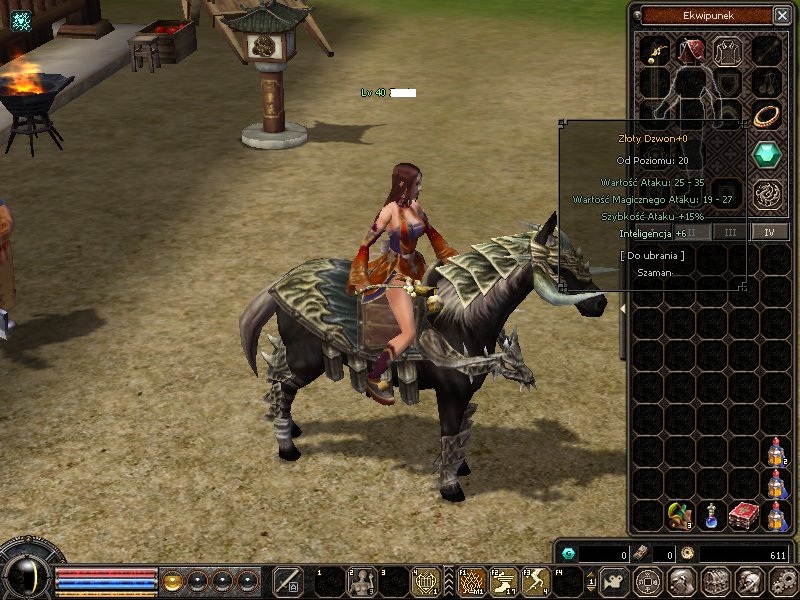Open the coin icon button on taskbar
Image resolution: width=800 pixels, height=600 pixels.
(647, 580)
